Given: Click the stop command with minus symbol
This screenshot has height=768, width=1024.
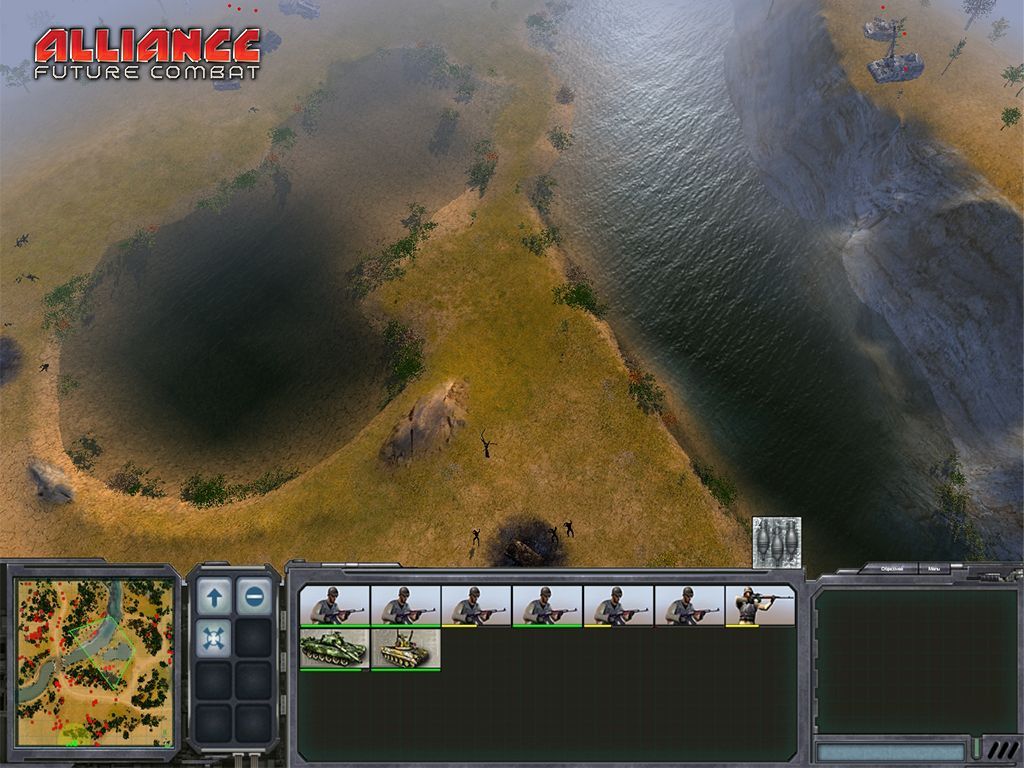Looking at the screenshot, I should (x=254, y=597).
